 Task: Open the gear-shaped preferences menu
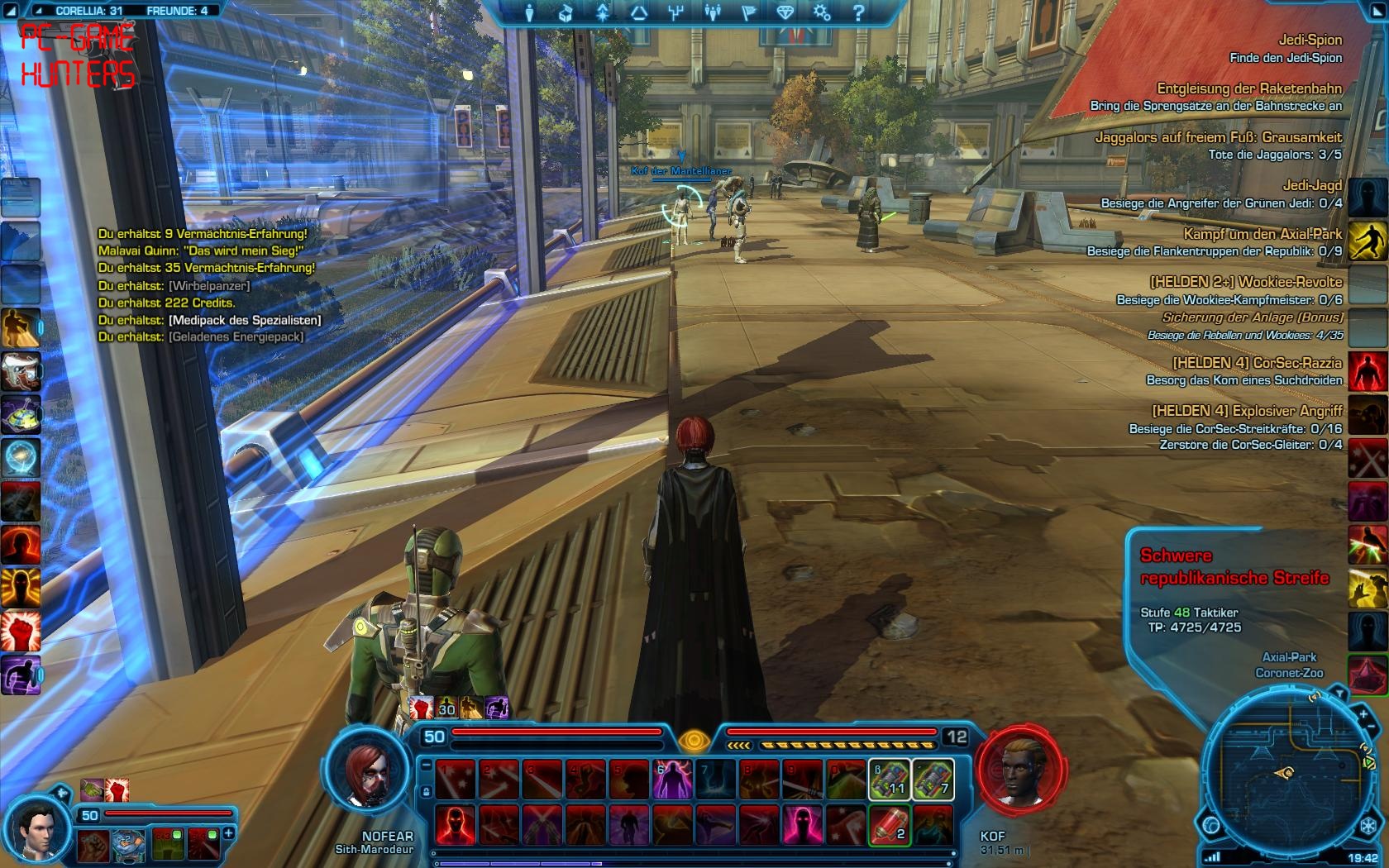[821, 12]
